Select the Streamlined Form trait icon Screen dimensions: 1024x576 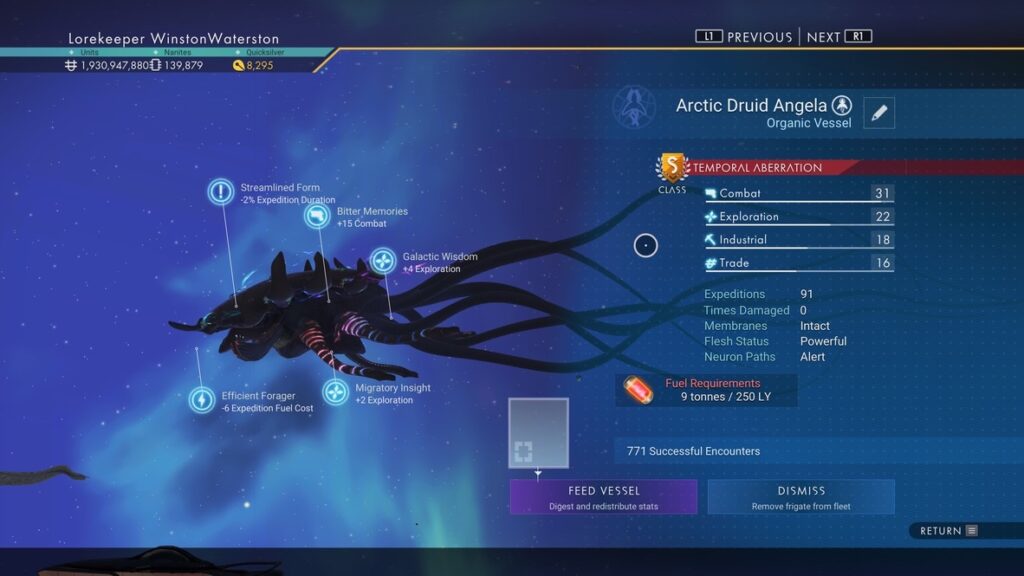coord(221,192)
